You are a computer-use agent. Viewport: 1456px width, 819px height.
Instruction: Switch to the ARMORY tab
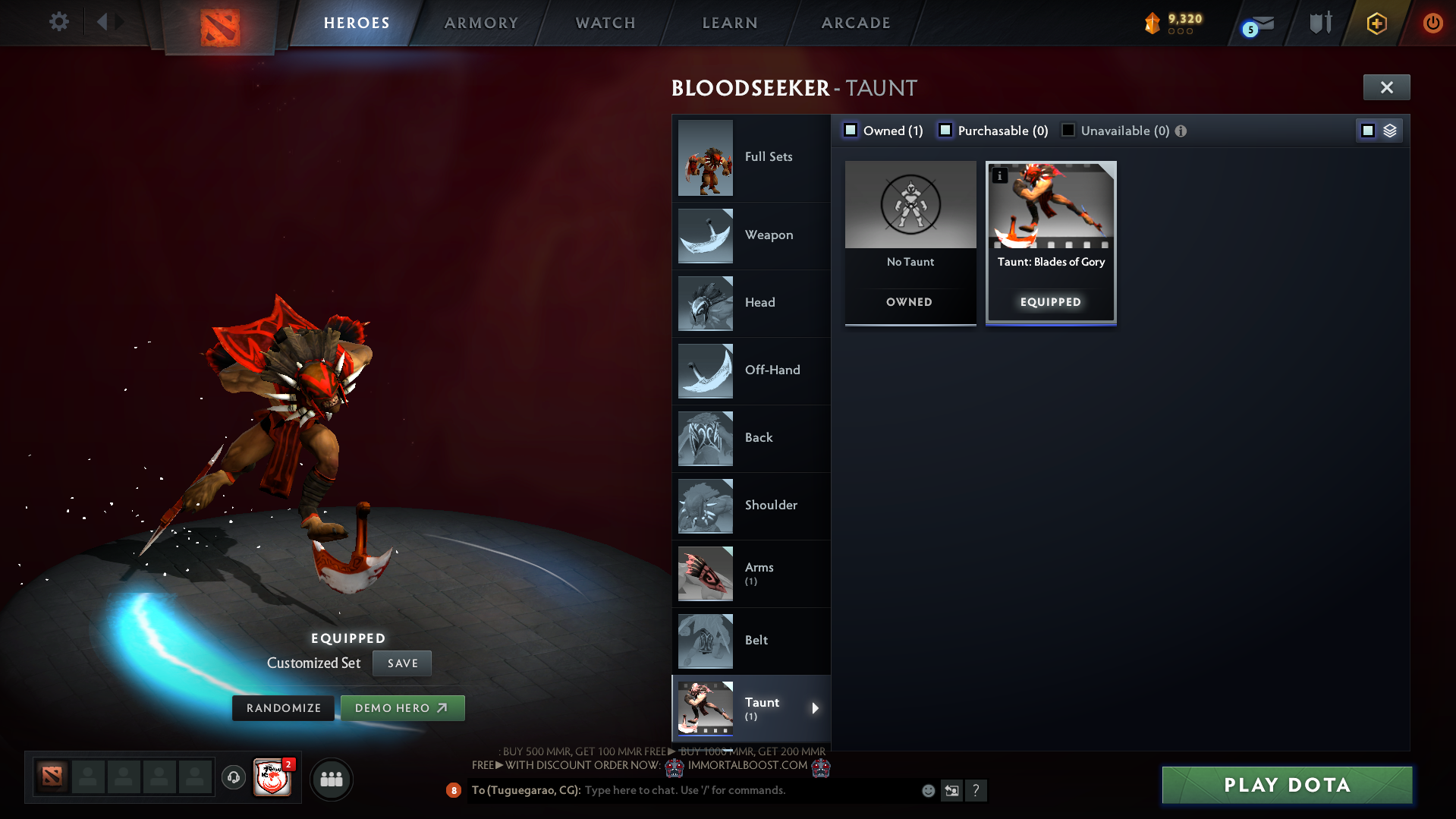481,23
